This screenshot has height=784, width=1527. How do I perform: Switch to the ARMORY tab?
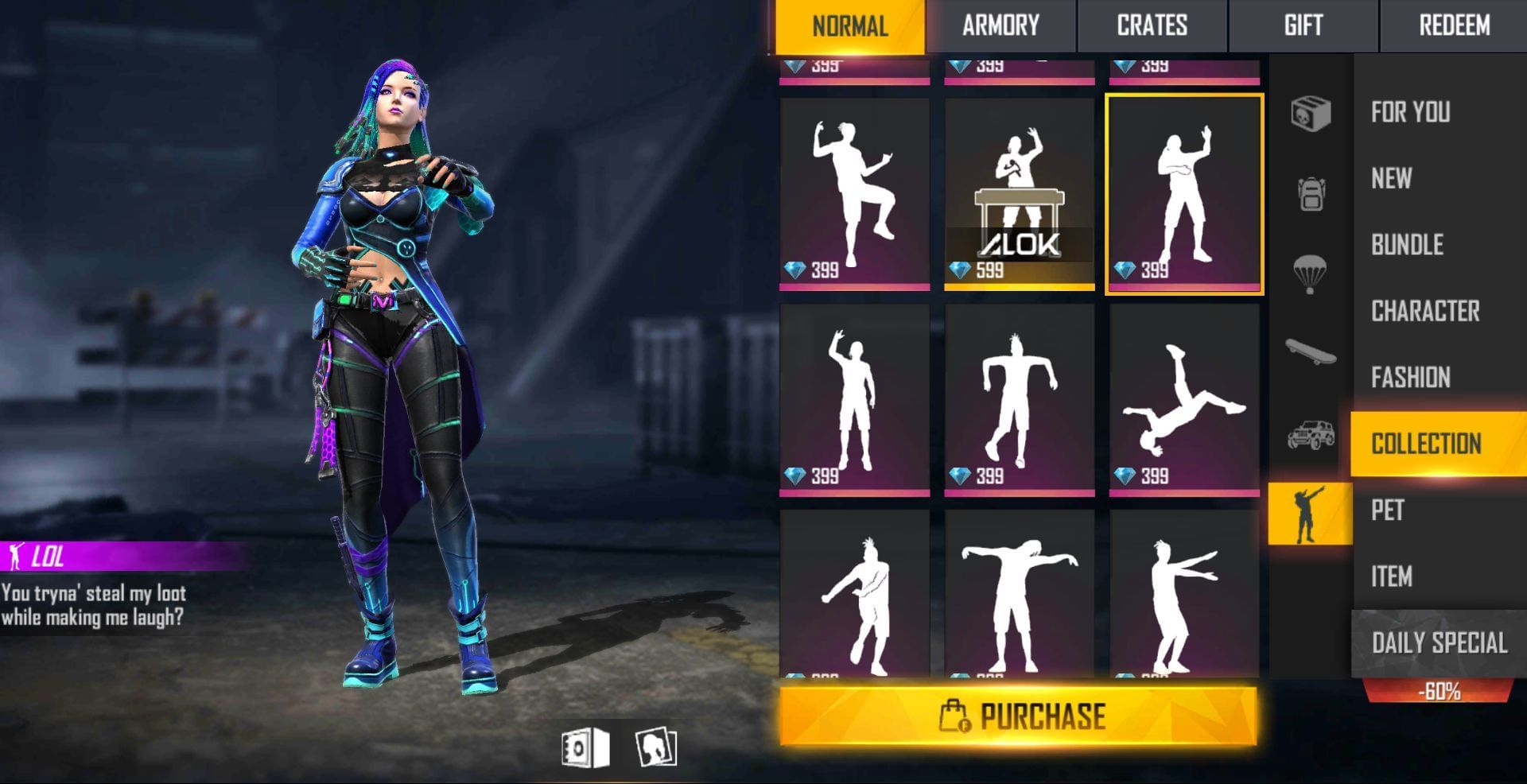pyautogui.click(x=1001, y=25)
